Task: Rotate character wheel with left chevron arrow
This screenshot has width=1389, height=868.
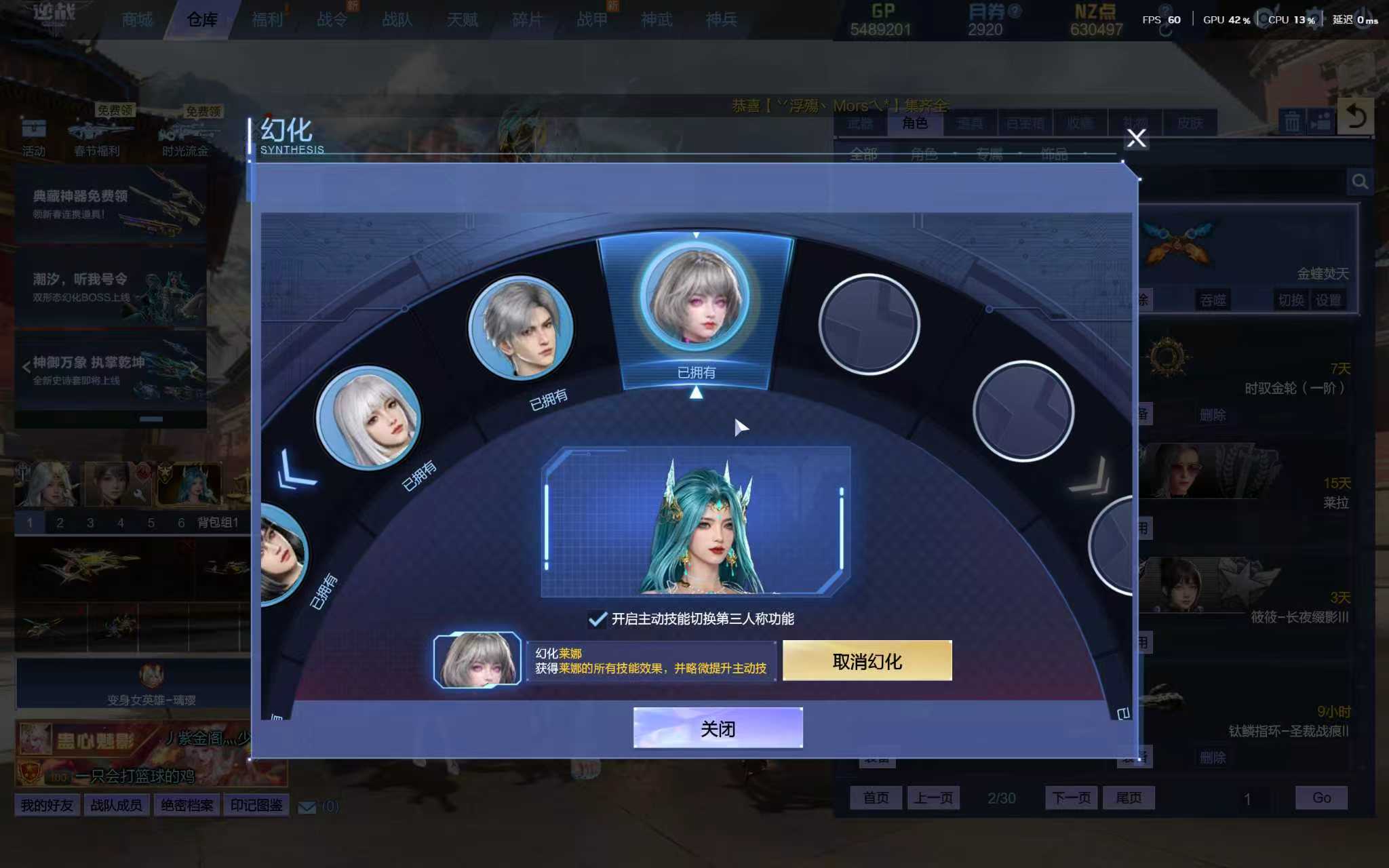Action: [x=296, y=469]
